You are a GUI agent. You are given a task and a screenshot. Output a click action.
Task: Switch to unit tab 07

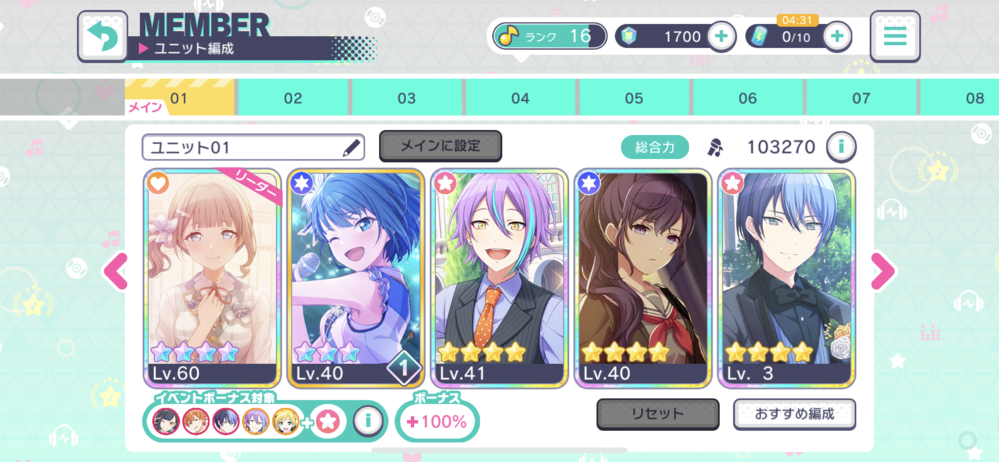[861, 98]
